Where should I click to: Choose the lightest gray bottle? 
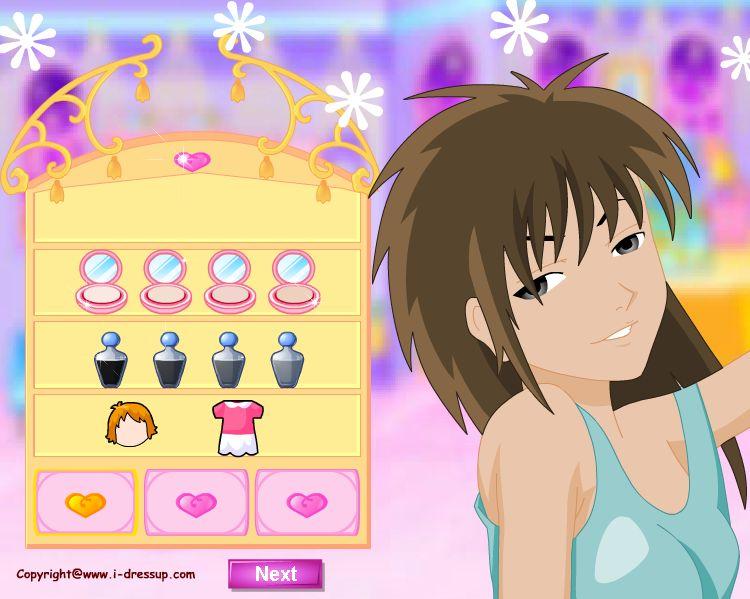click(x=287, y=360)
